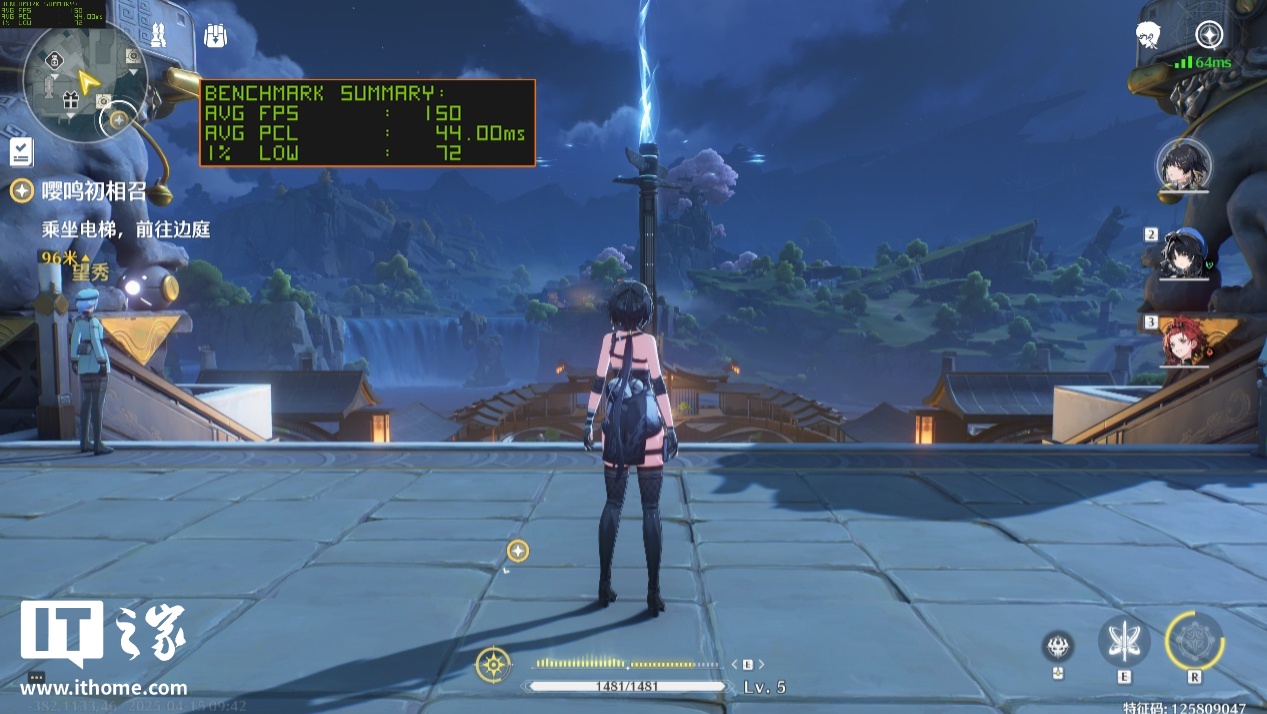This screenshot has height=714, width=1267.
Task: Use the echo skill mask icon
Action: pos(1058,646)
